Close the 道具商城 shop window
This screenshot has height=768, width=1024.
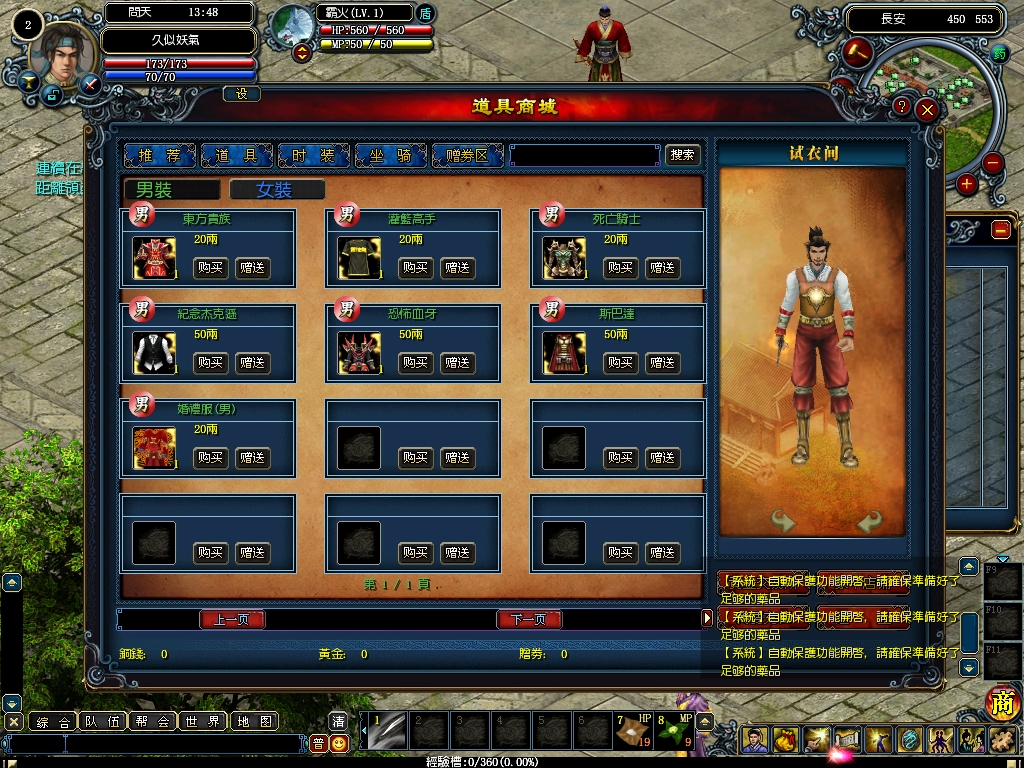(x=928, y=109)
